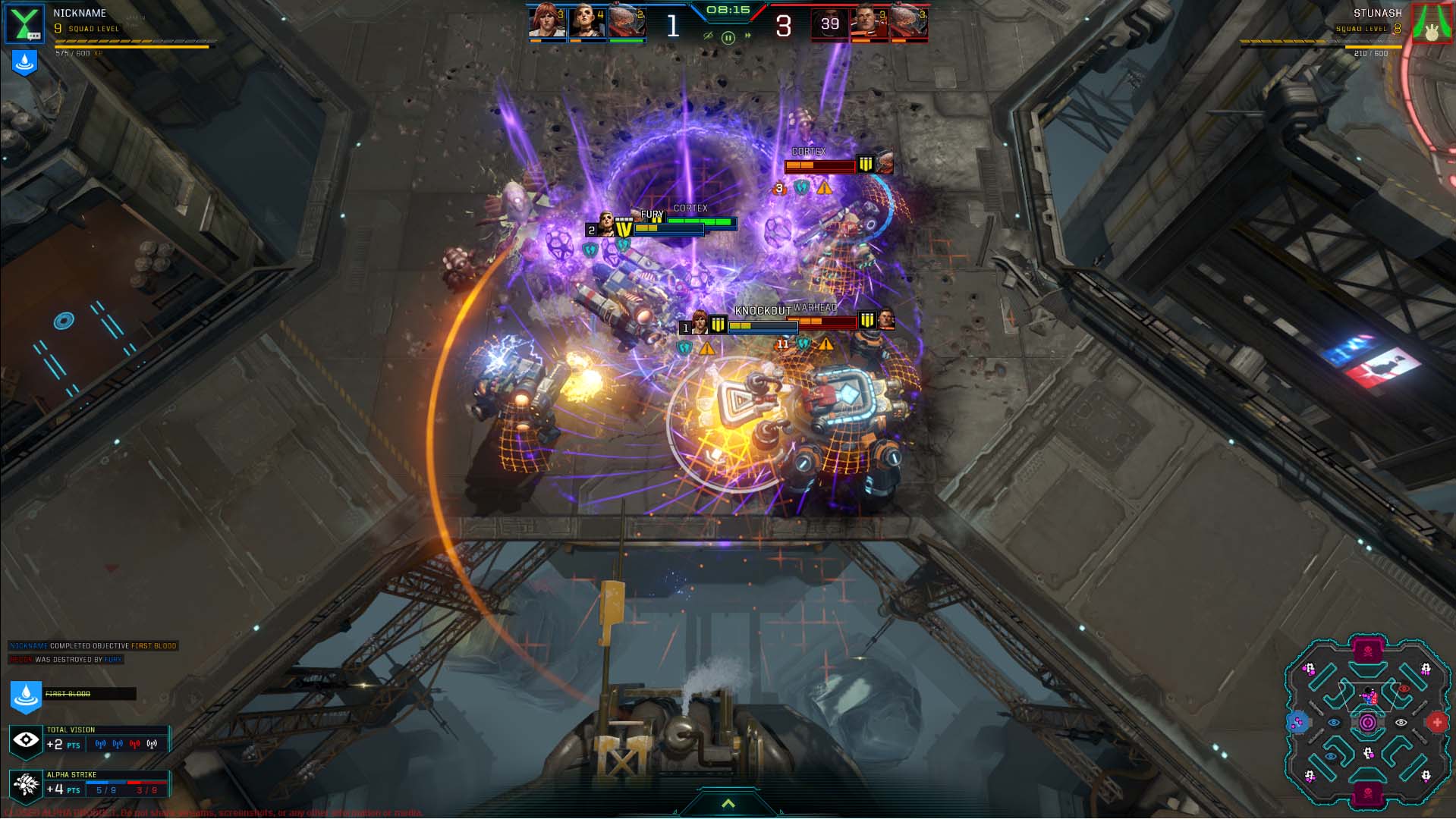The height and width of the screenshot is (819, 1456).
Task: Select the red-haired blue team hero portrait
Action: (x=547, y=22)
